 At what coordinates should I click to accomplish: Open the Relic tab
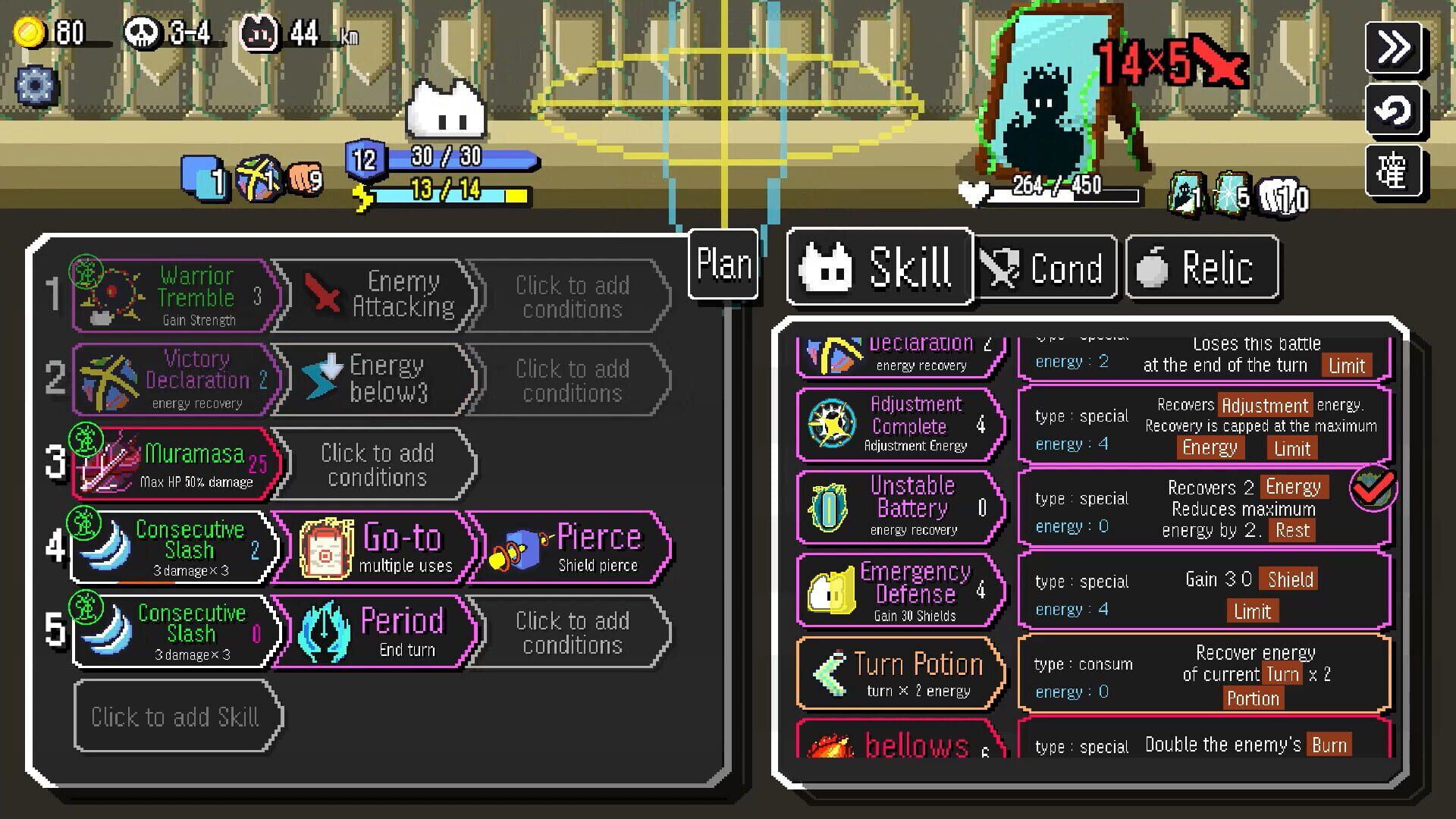tap(1202, 267)
